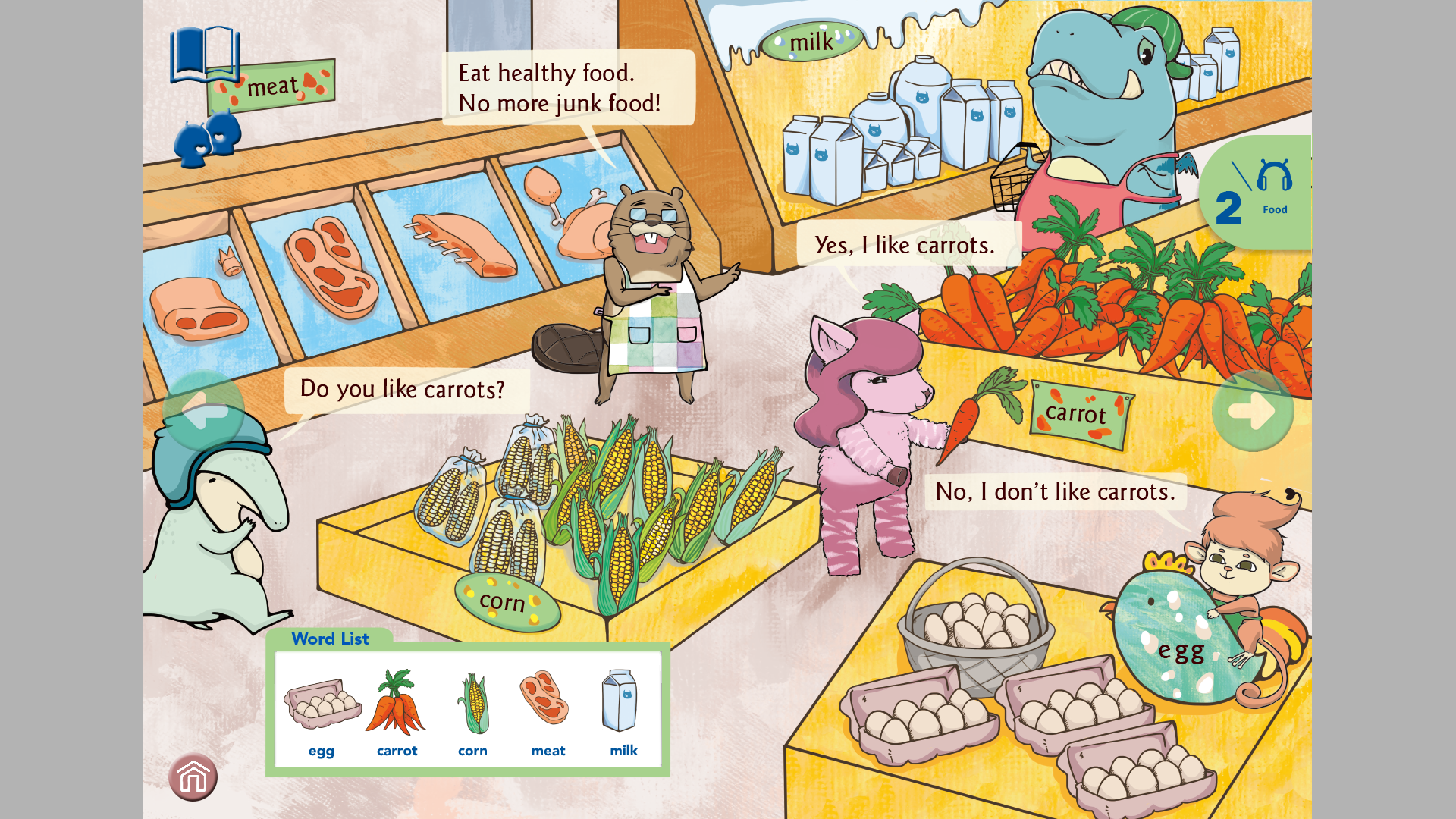Click the meat picture in the Word List

544,698
